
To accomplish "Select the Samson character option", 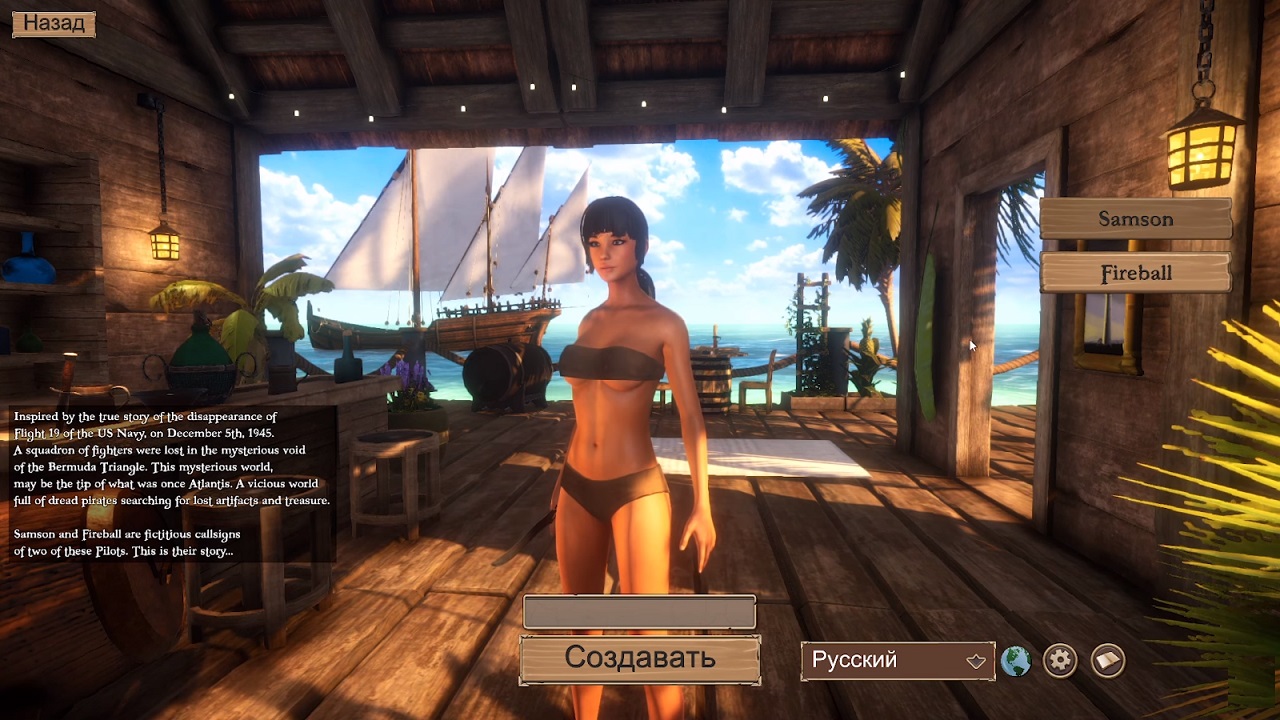I will point(1135,219).
